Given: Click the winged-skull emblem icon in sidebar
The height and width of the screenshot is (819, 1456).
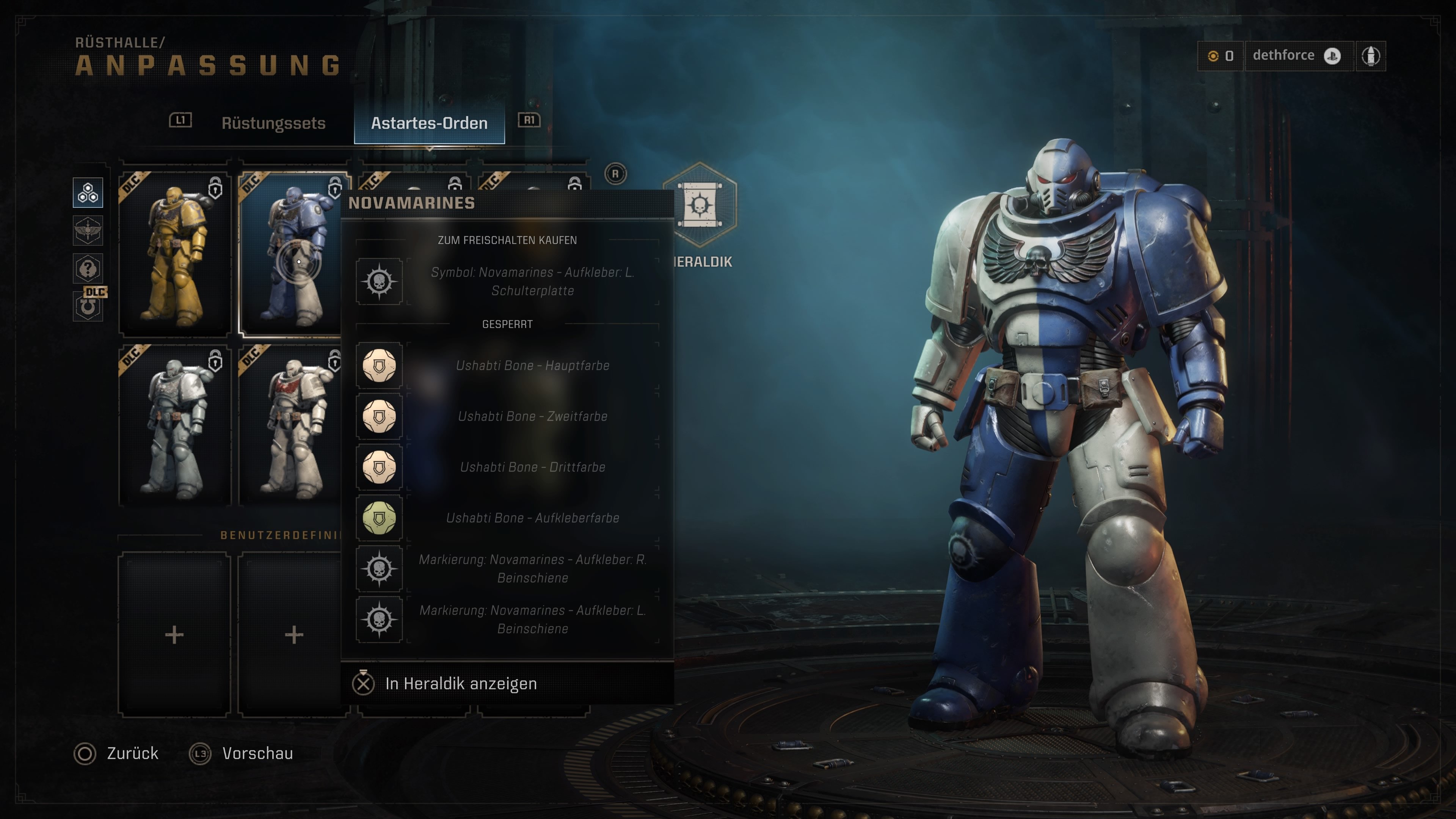Looking at the screenshot, I should [x=88, y=231].
